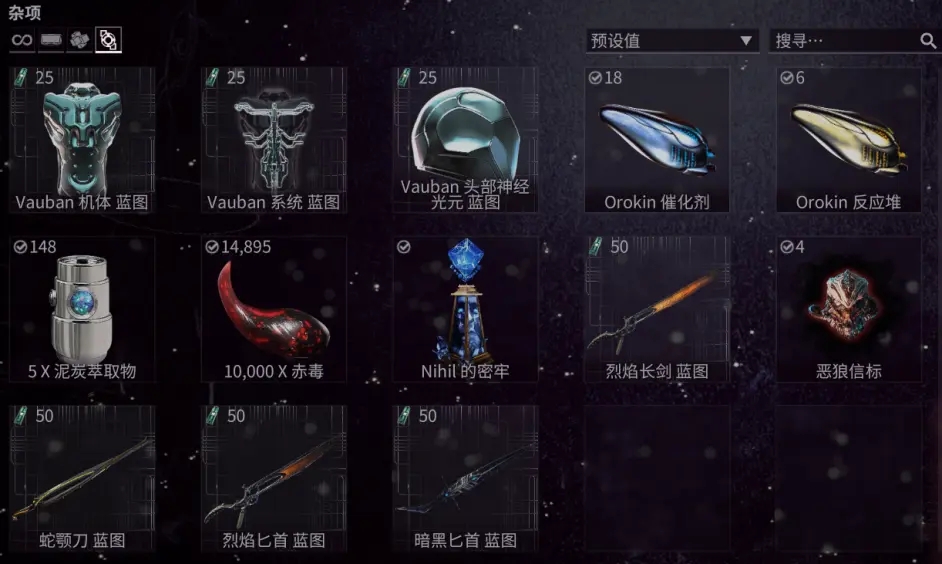The width and height of the screenshot is (942, 564).
Task: Pick the Vauban 头部神经光元 蓝图 item
Action: (x=465, y=139)
